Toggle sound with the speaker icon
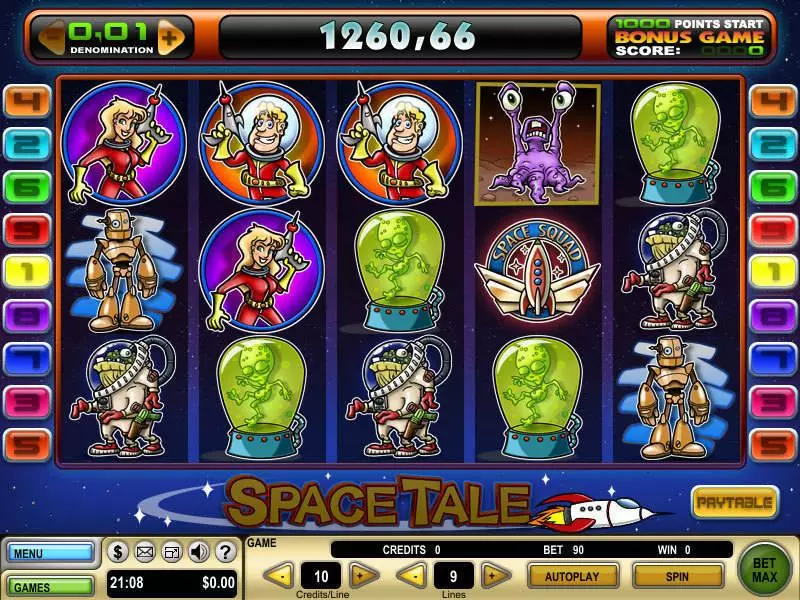The image size is (800, 600). (198, 551)
